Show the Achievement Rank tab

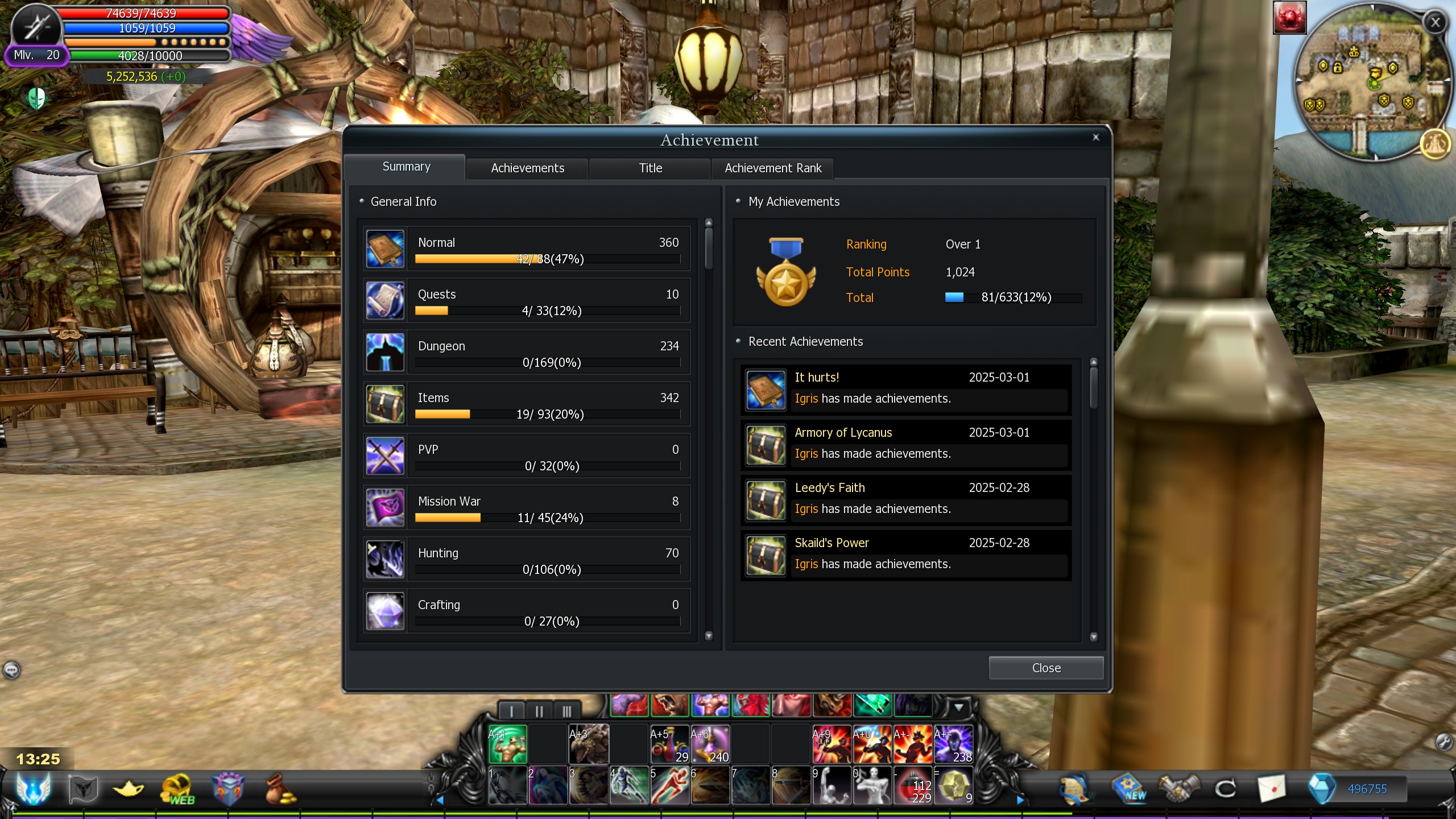772,168
